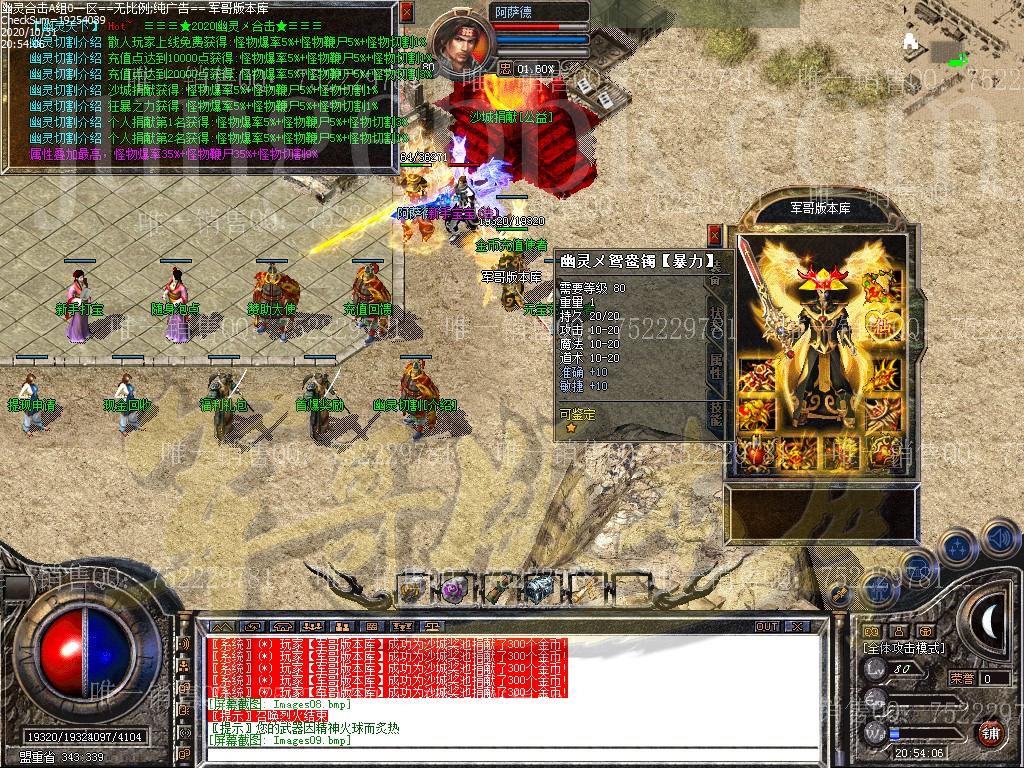Switch to the 属性 attributes tab
The image size is (1024, 768).
tap(716, 365)
